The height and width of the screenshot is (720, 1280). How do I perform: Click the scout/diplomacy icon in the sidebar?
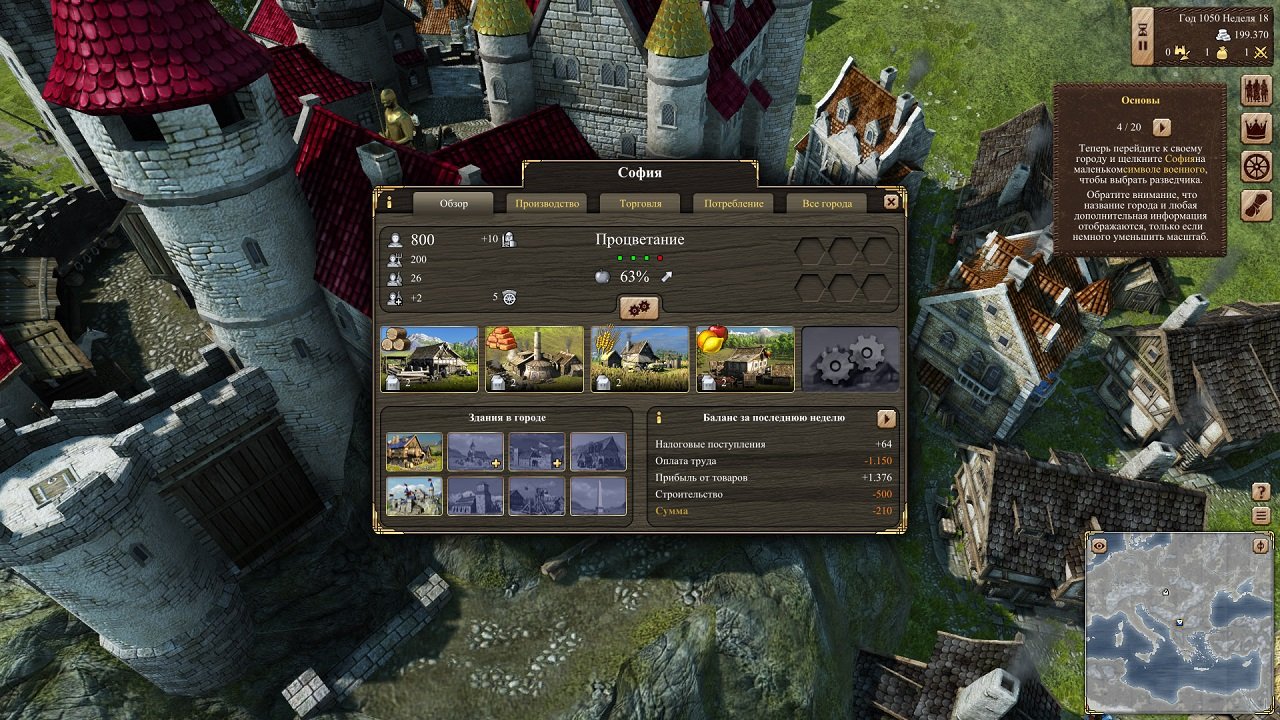pos(1258,205)
